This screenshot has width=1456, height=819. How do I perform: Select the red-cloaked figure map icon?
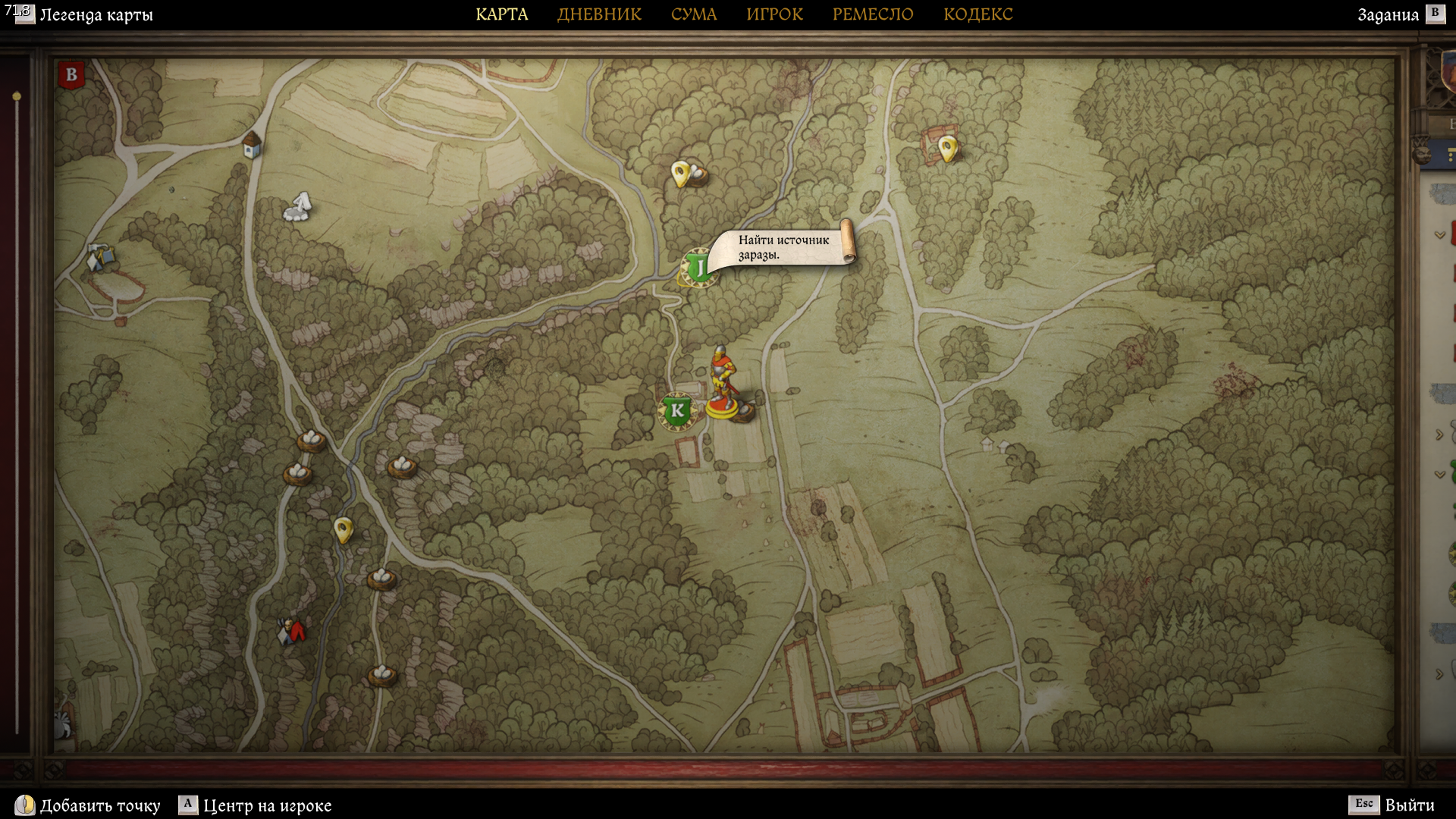click(x=292, y=631)
